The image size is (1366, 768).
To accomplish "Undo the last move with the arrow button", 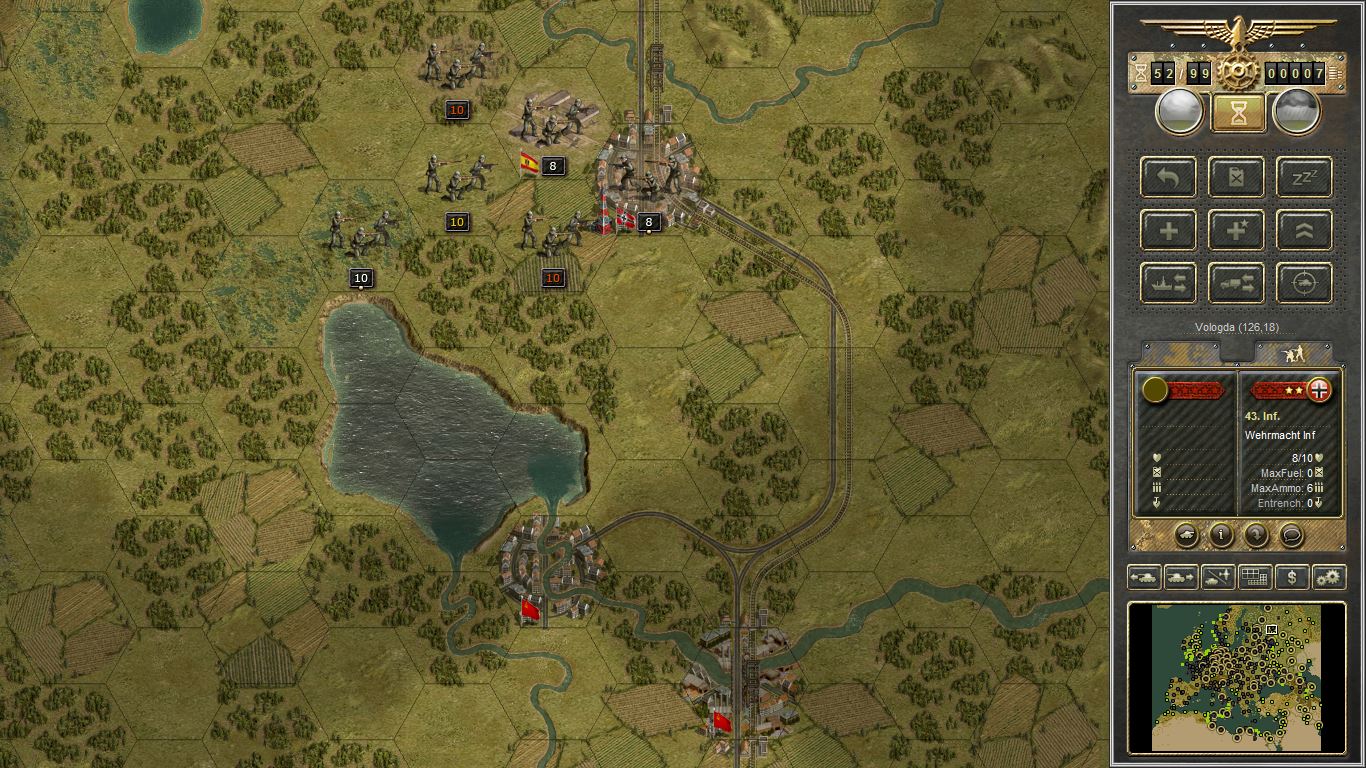I will (1169, 177).
